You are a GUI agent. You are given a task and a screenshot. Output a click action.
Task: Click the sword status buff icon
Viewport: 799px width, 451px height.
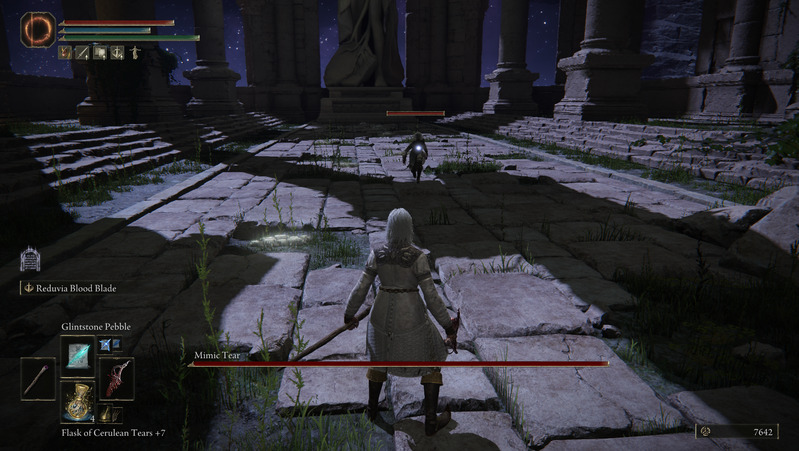pos(83,52)
